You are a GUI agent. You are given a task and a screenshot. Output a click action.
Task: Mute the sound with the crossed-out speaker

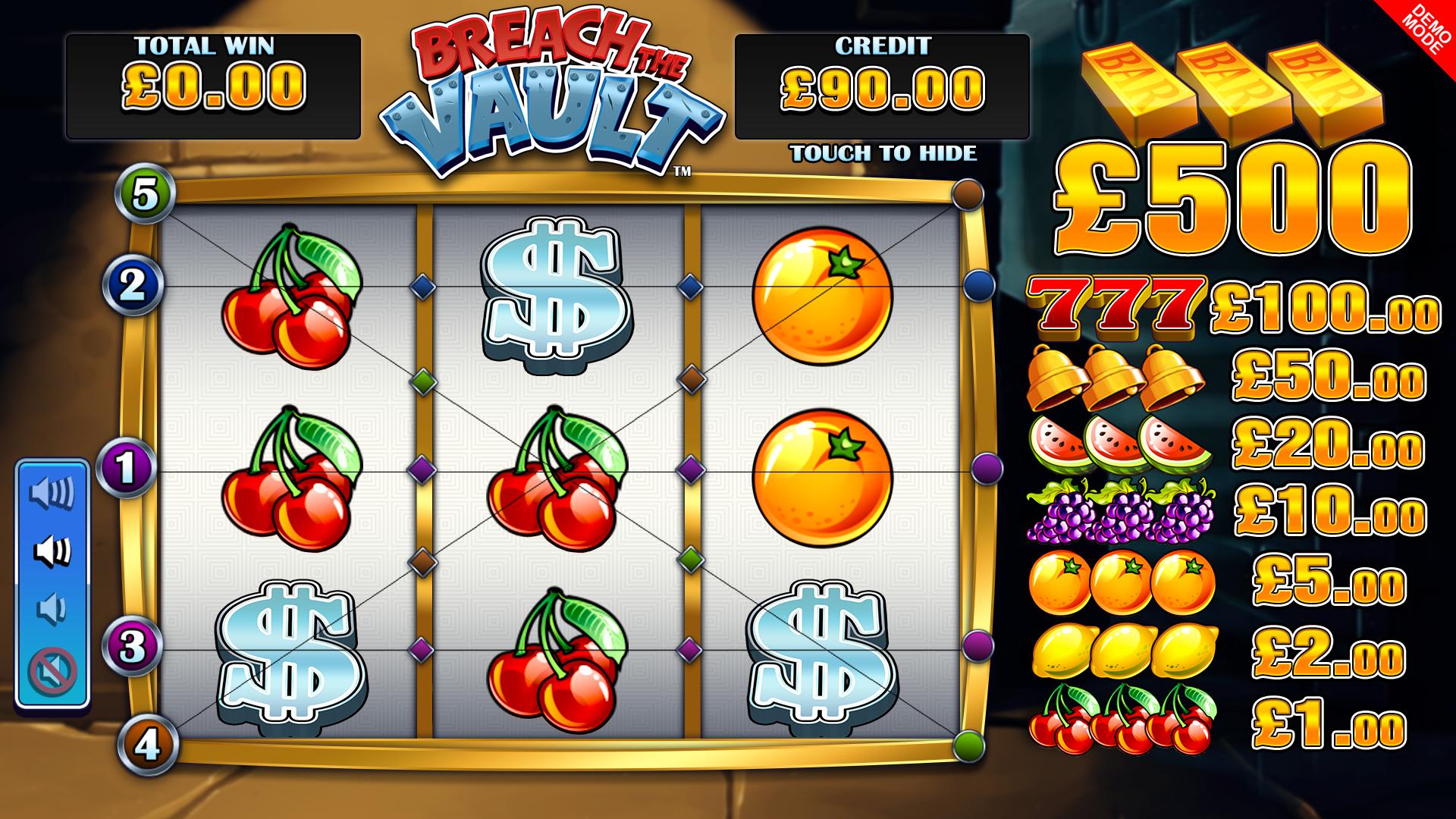coord(52,670)
